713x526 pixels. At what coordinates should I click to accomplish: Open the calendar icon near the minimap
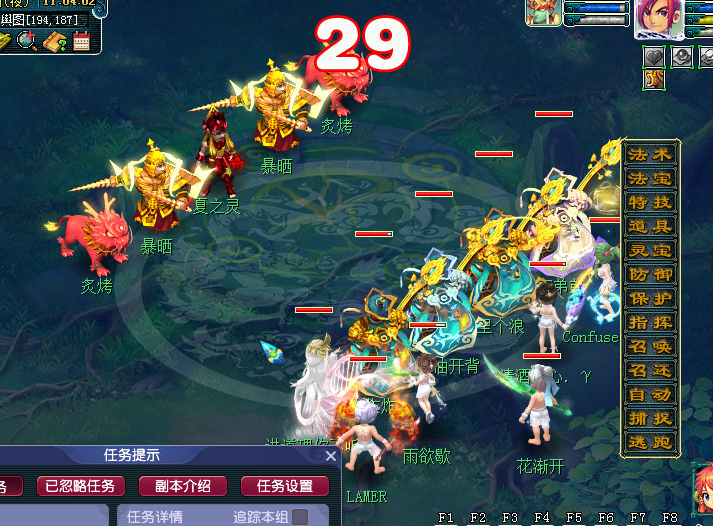[x=81, y=41]
